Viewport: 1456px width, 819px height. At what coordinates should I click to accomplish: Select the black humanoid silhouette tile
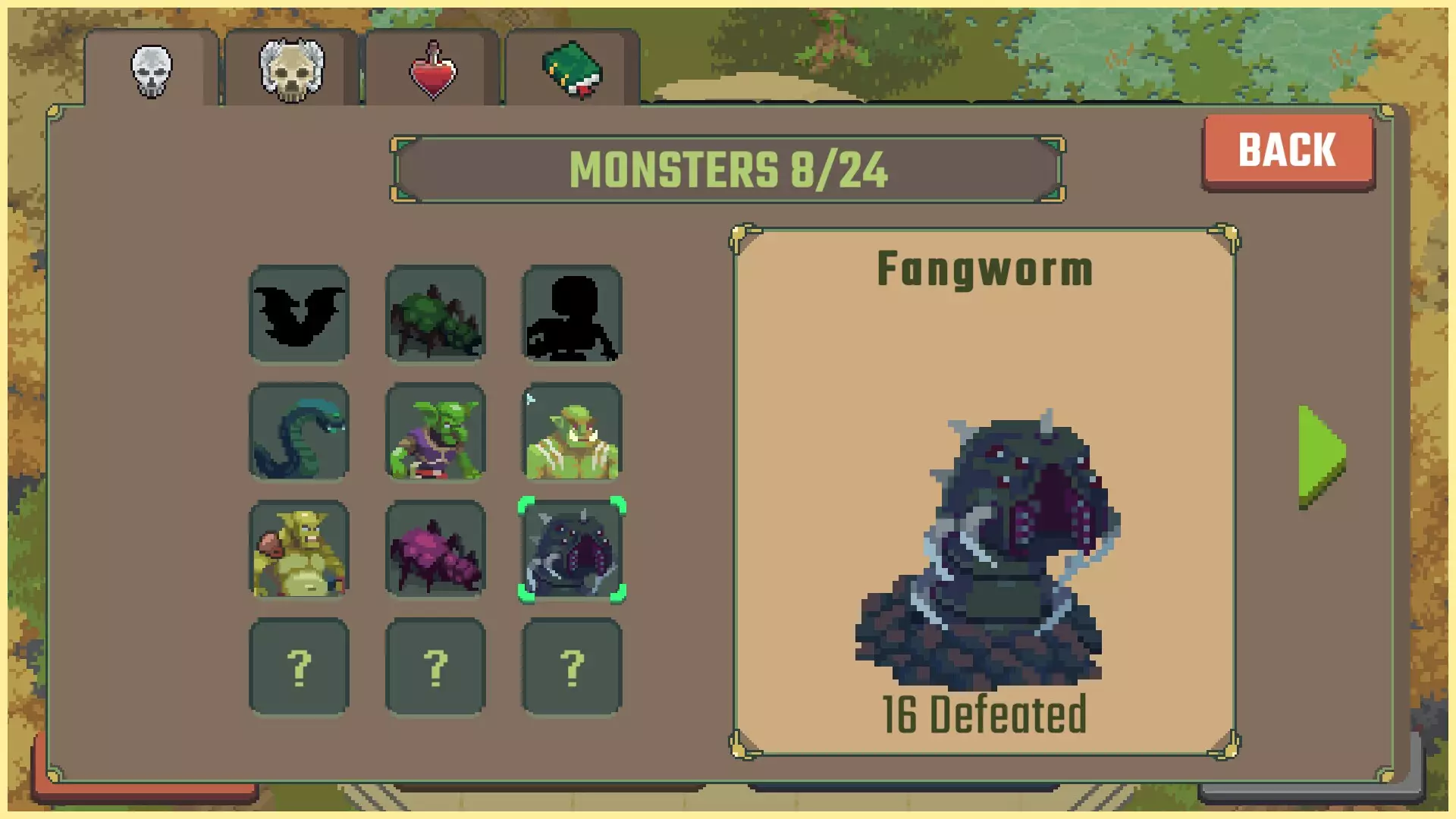point(572,314)
